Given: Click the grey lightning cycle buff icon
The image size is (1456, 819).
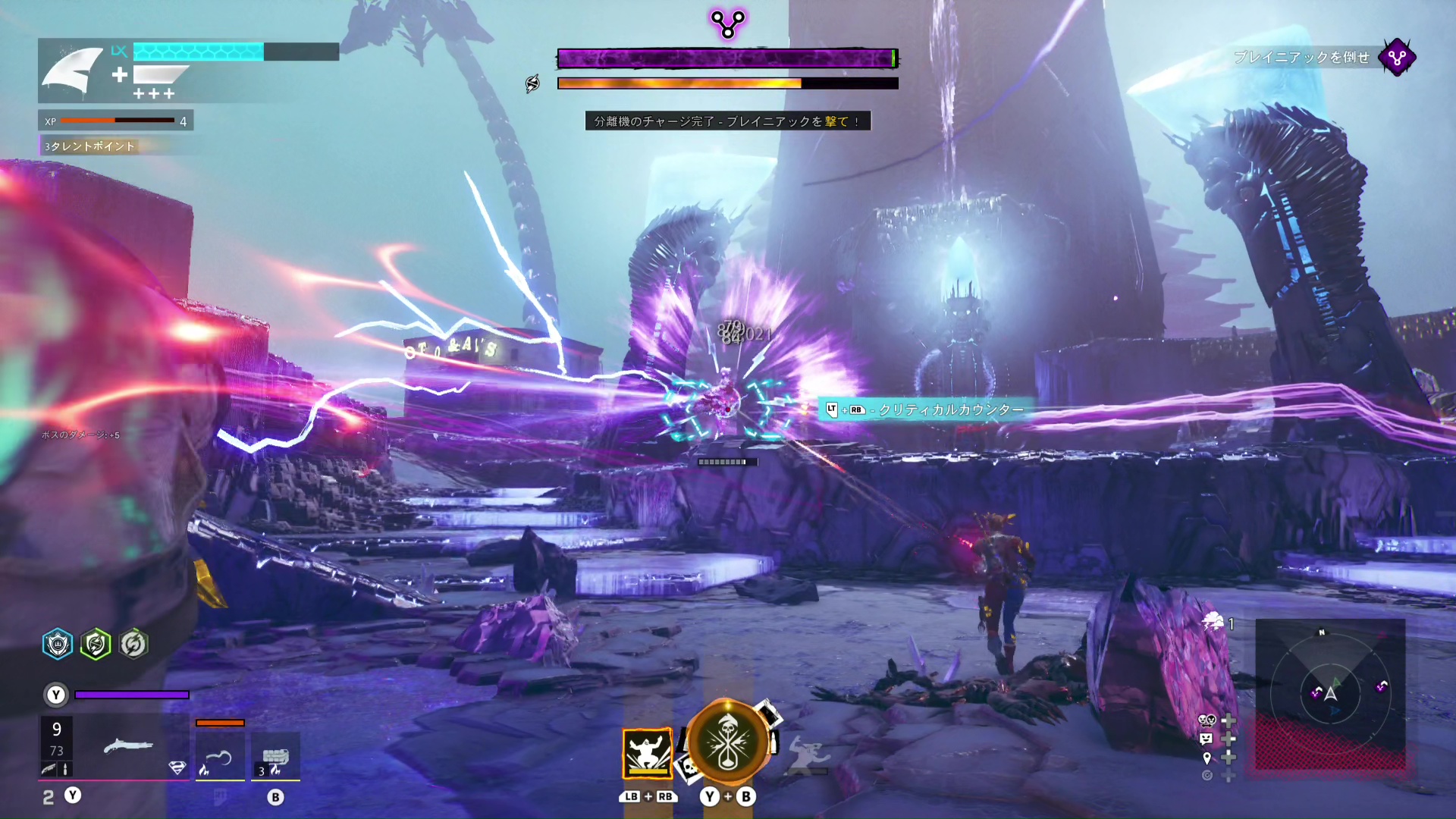Looking at the screenshot, I should (133, 645).
